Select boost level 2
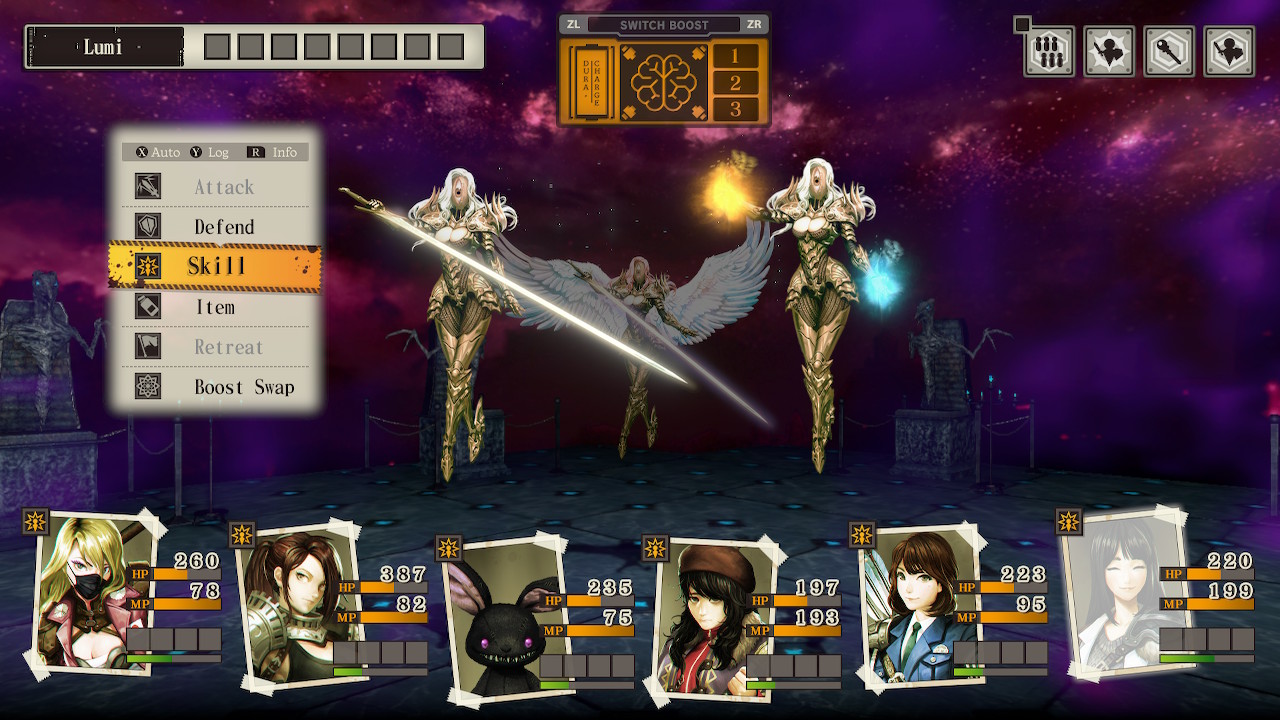Viewport: 1280px width, 720px height. pos(736,83)
